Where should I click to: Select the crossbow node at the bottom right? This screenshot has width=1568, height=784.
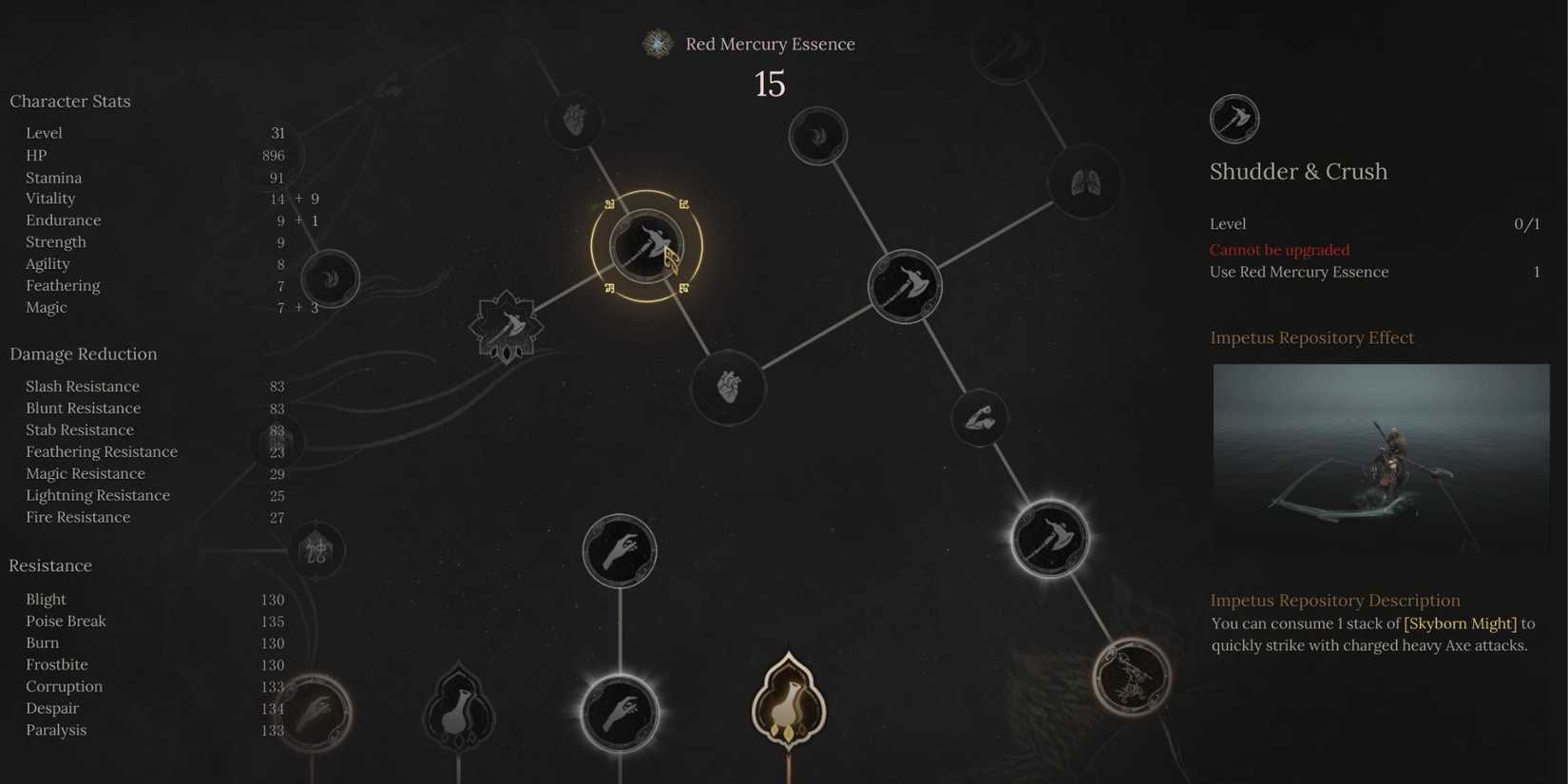[1131, 677]
